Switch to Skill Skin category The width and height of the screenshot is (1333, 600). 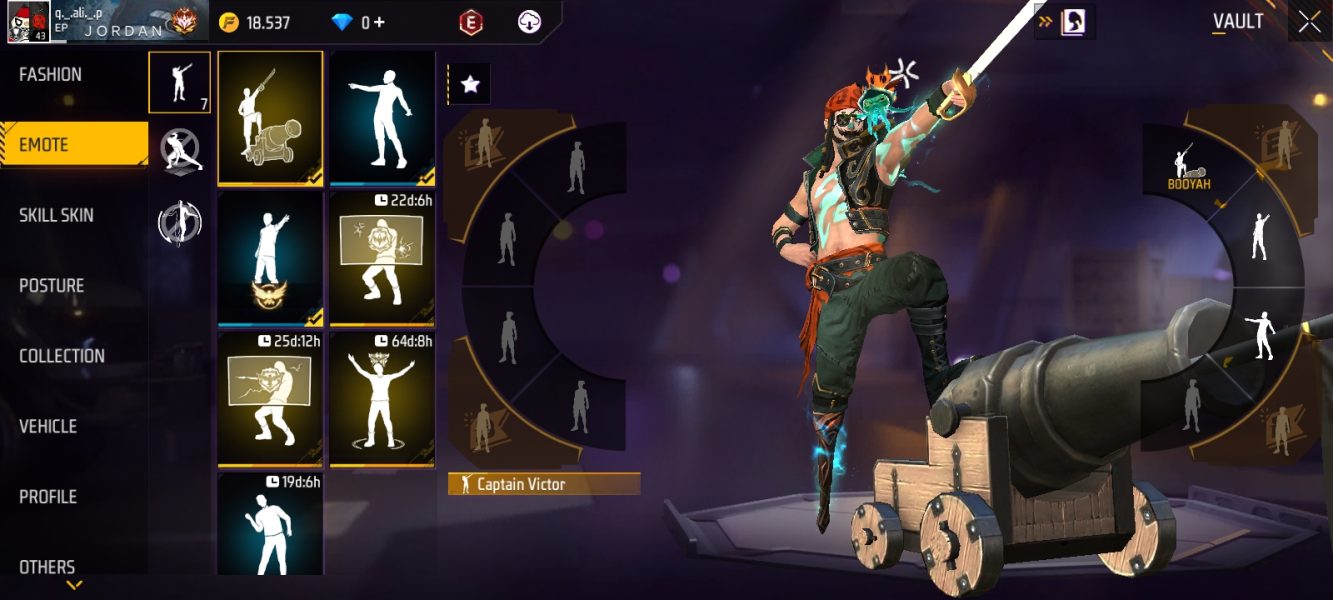(56, 215)
